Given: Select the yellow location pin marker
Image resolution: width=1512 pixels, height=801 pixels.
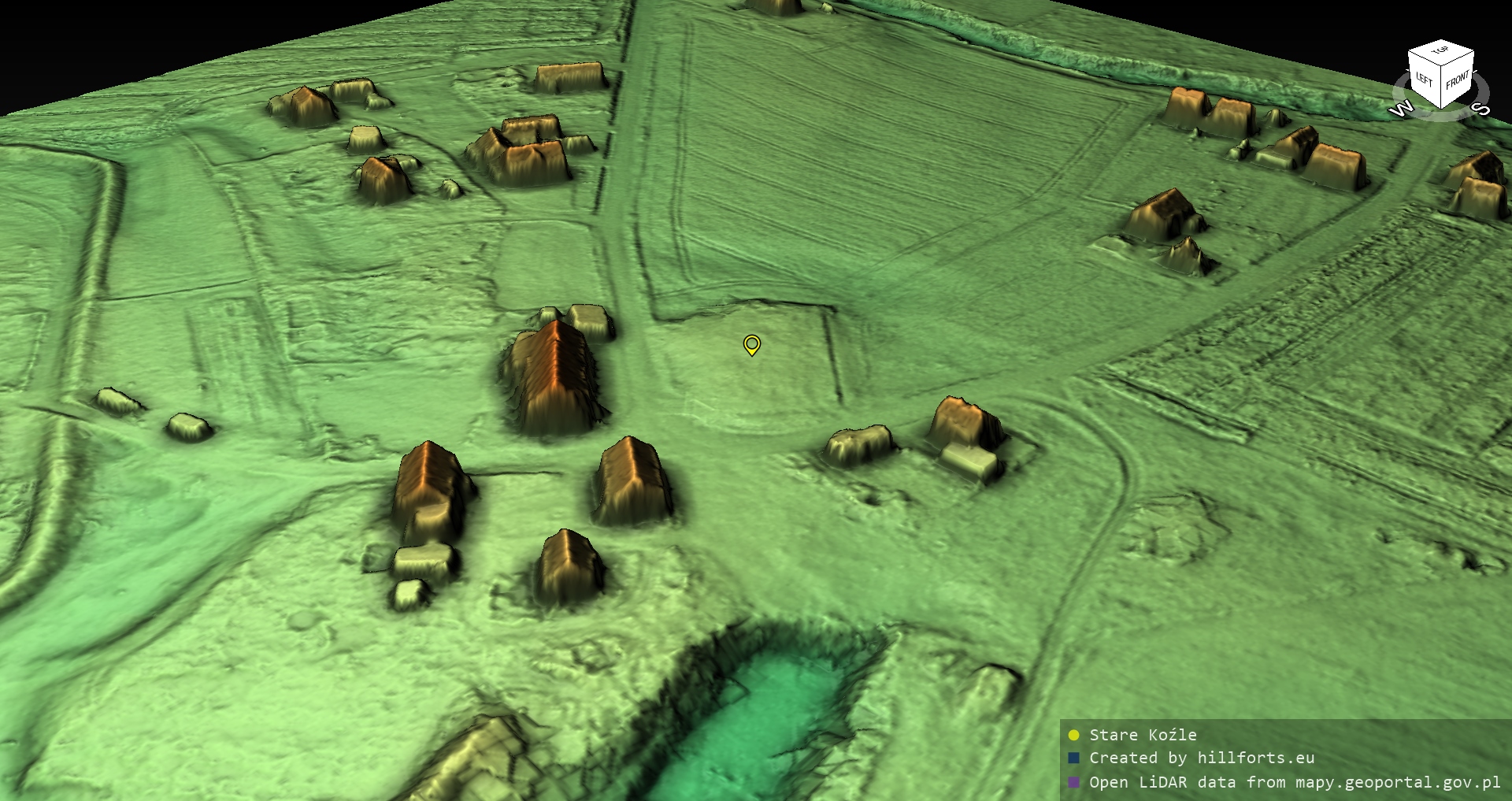Looking at the screenshot, I should point(752,344).
